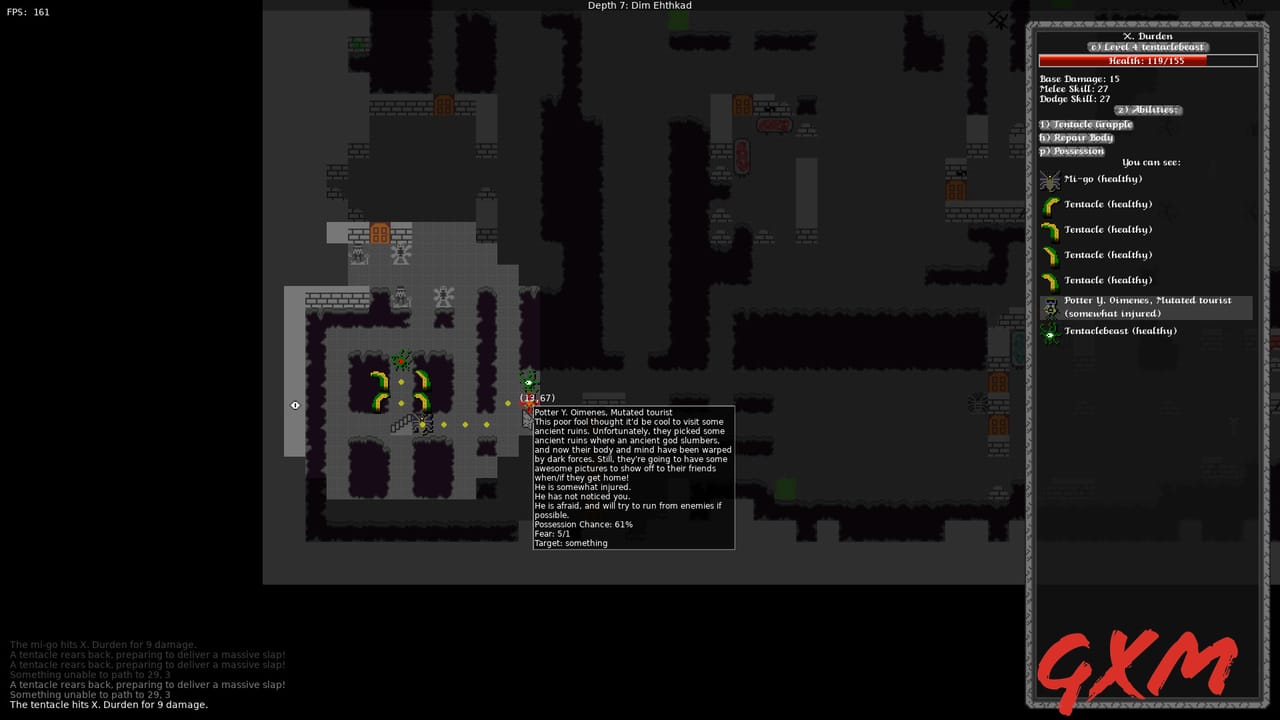The width and height of the screenshot is (1280, 720).
Task: Trigger the Possession ability
Action: 1071,151
